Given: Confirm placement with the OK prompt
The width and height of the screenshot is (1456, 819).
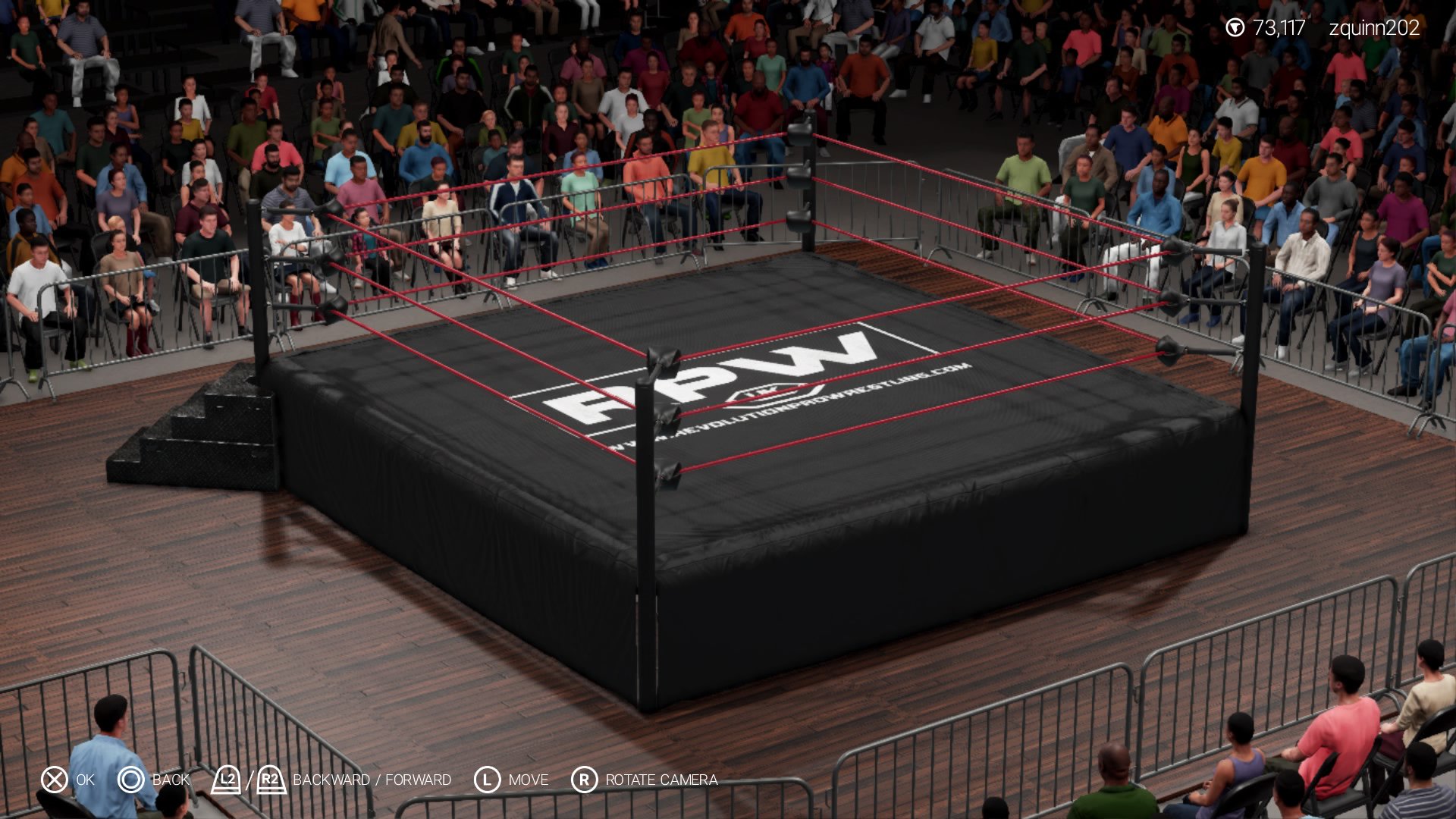Looking at the screenshot, I should click(86, 779).
